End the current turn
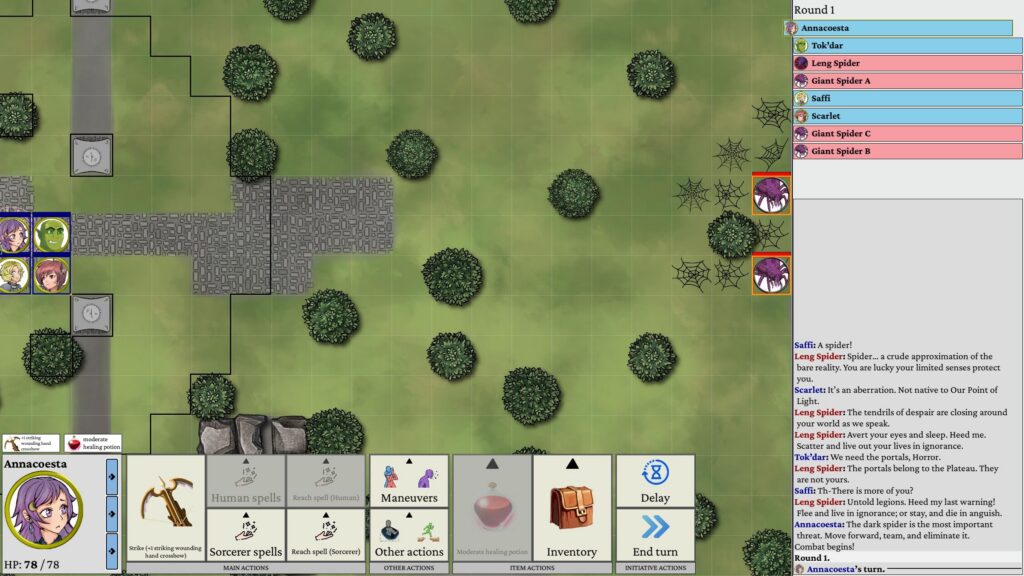Image resolution: width=1024 pixels, height=576 pixels. click(654, 535)
